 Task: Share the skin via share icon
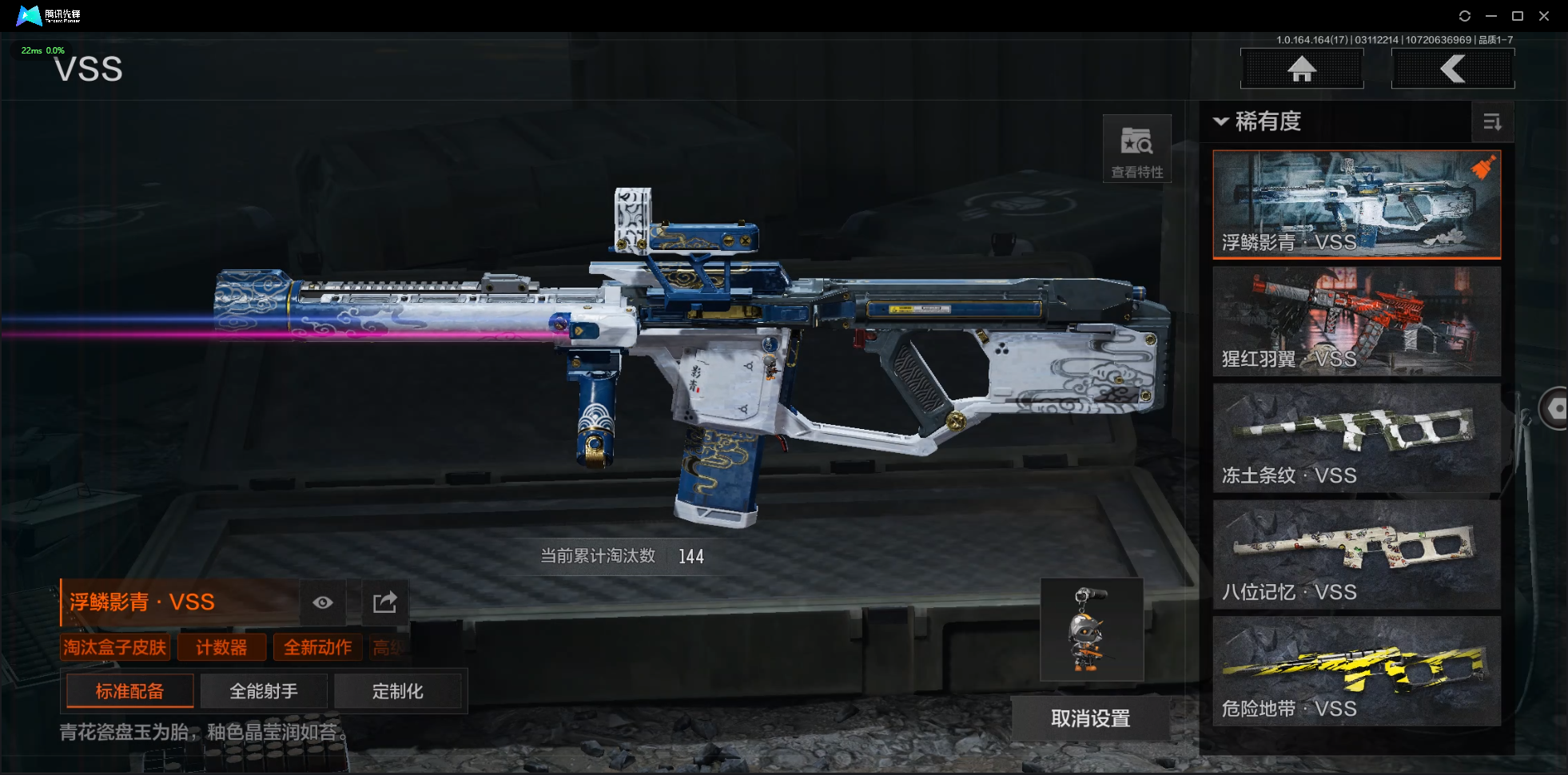(x=384, y=602)
